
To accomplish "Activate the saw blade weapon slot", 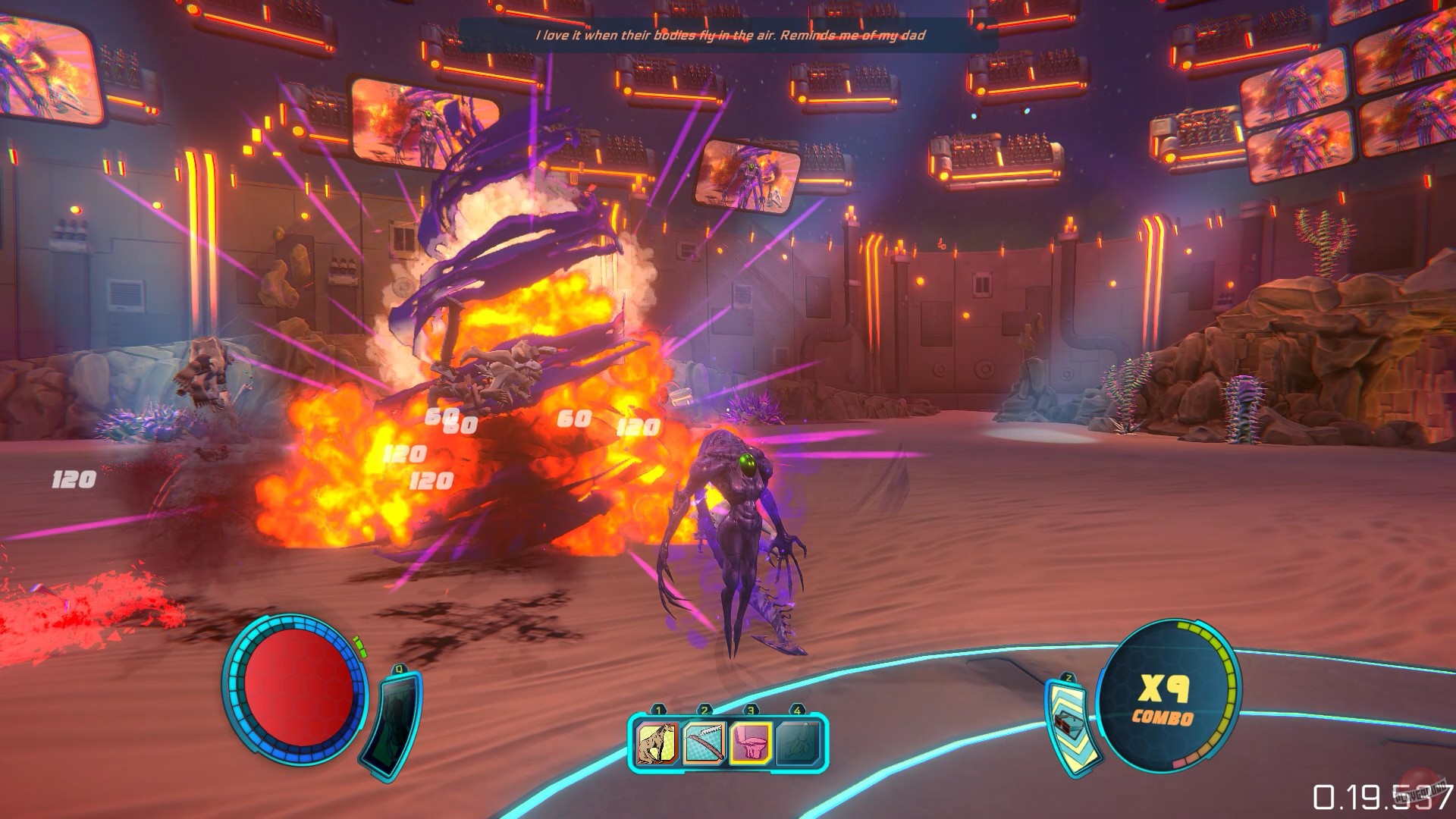I will (704, 742).
